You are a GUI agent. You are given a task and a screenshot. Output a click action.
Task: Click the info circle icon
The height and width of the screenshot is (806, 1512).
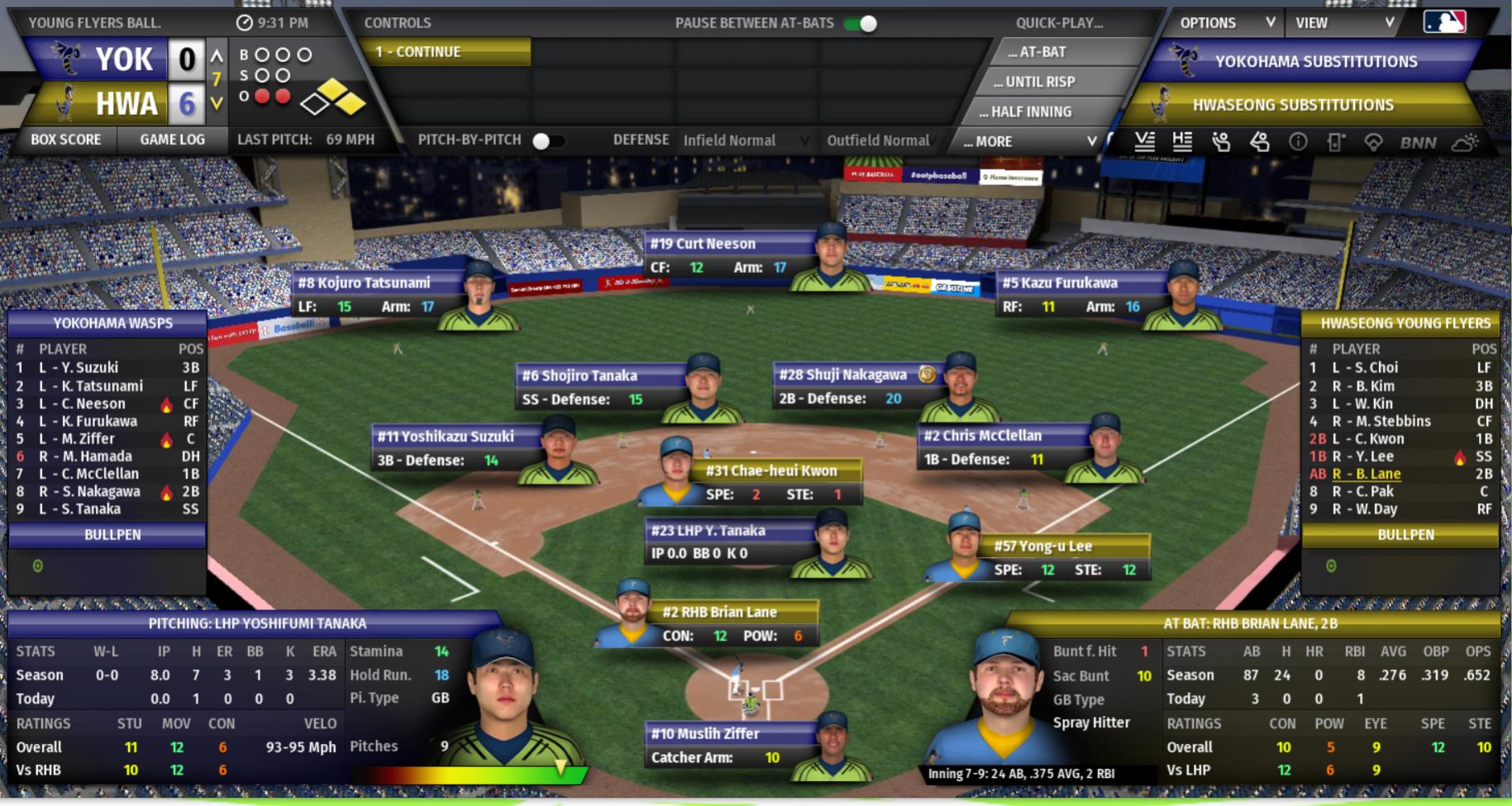point(1298,142)
